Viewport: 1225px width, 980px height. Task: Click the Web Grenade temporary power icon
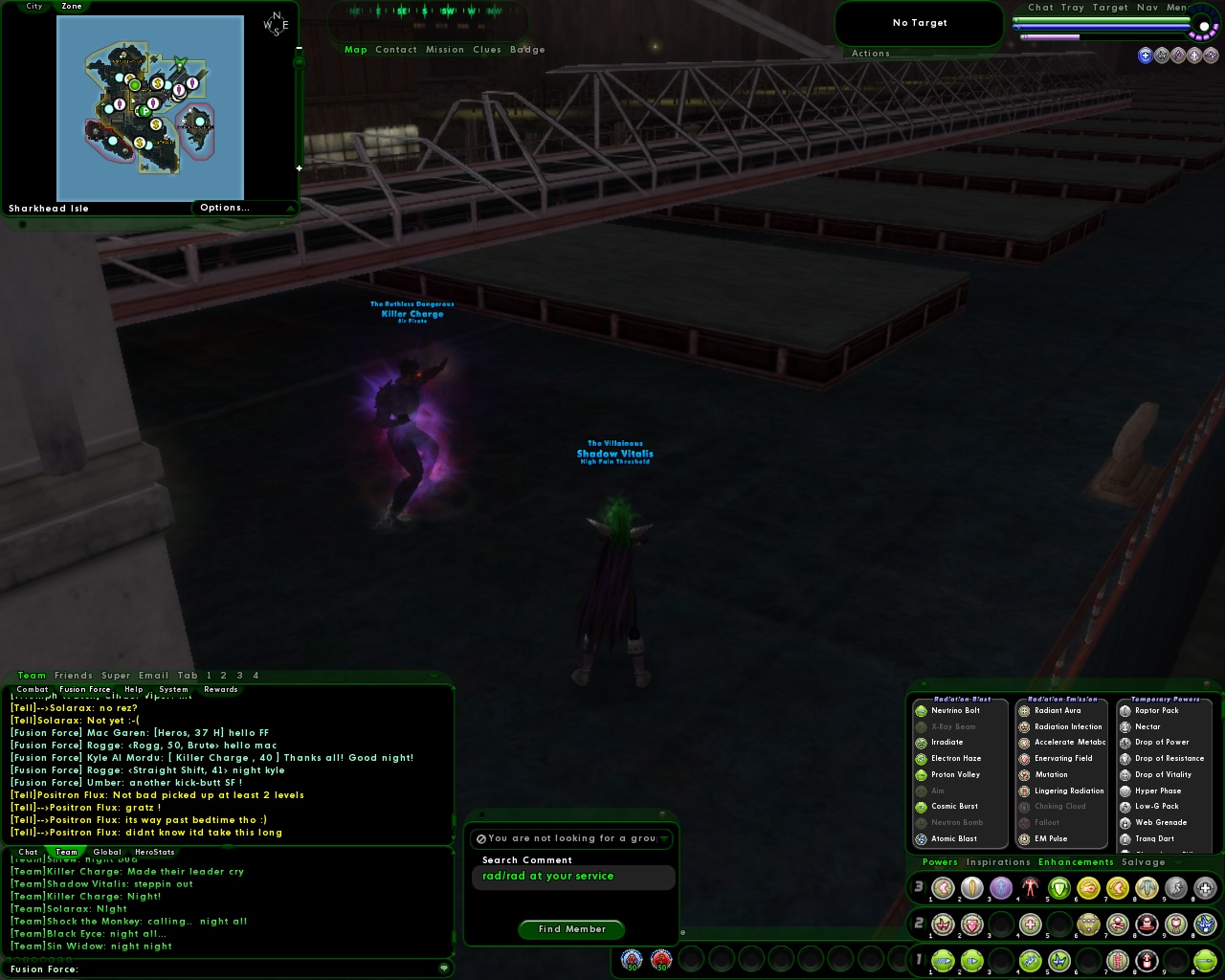(x=1125, y=822)
